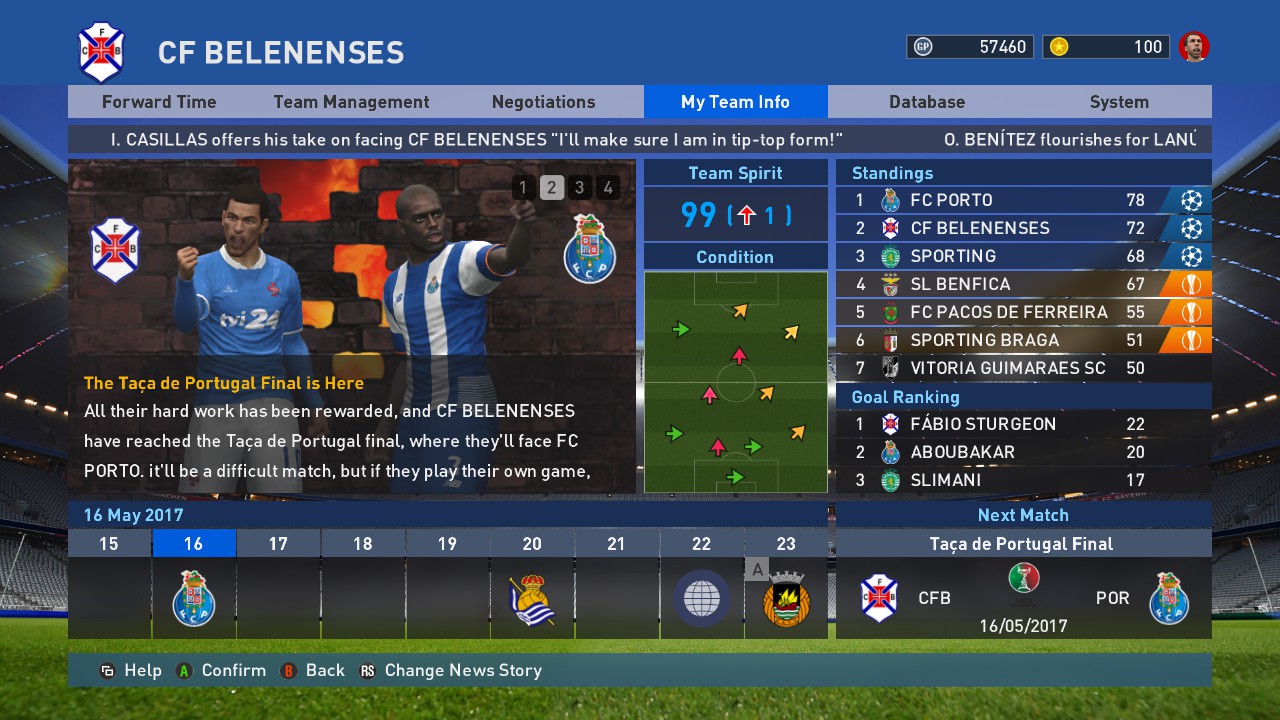Switch to news story page 3
Screen dimensions: 1280x720
point(579,187)
